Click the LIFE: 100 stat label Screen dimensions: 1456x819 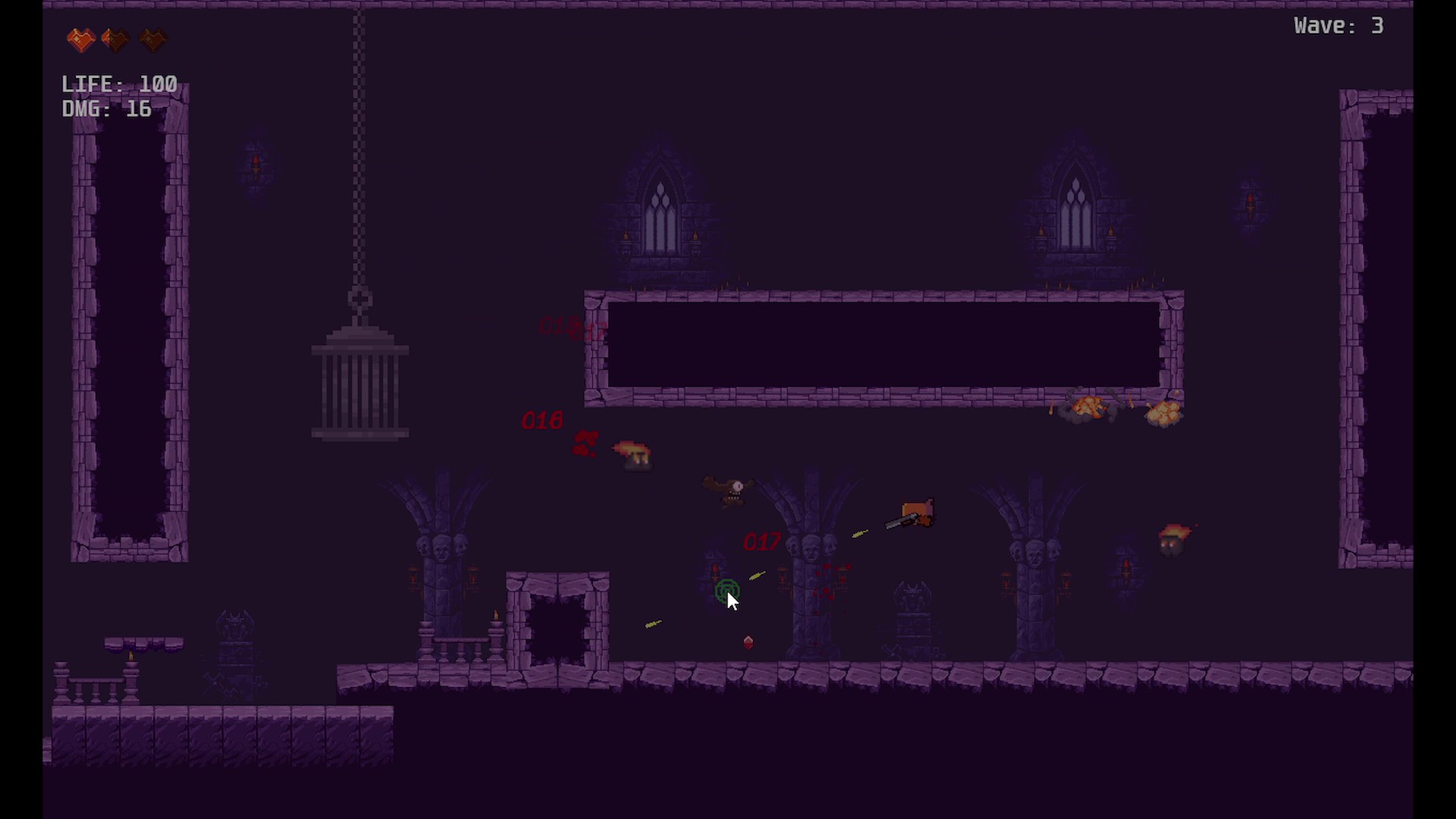pyautogui.click(x=119, y=83)
